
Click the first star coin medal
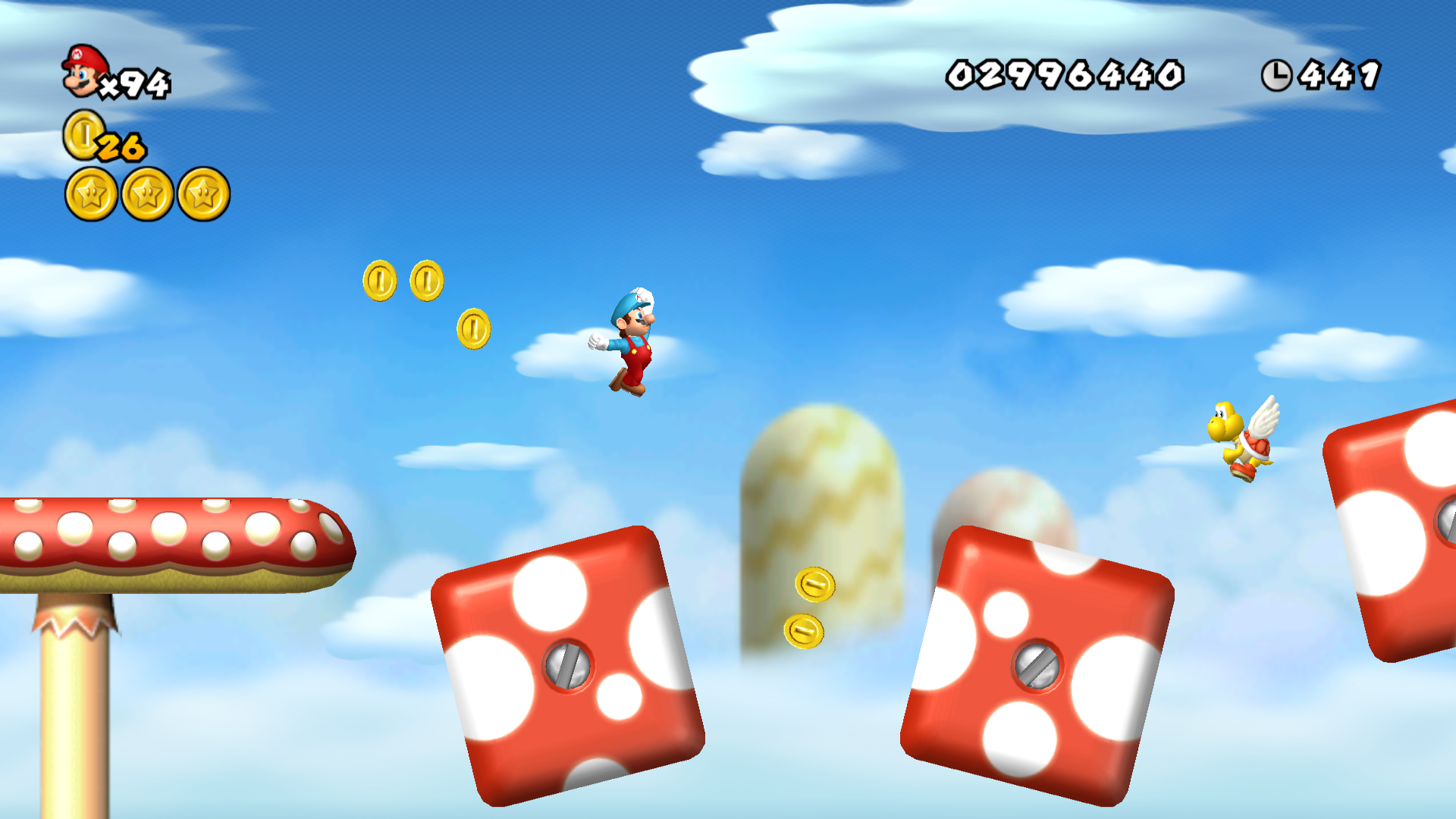point(90,192)
